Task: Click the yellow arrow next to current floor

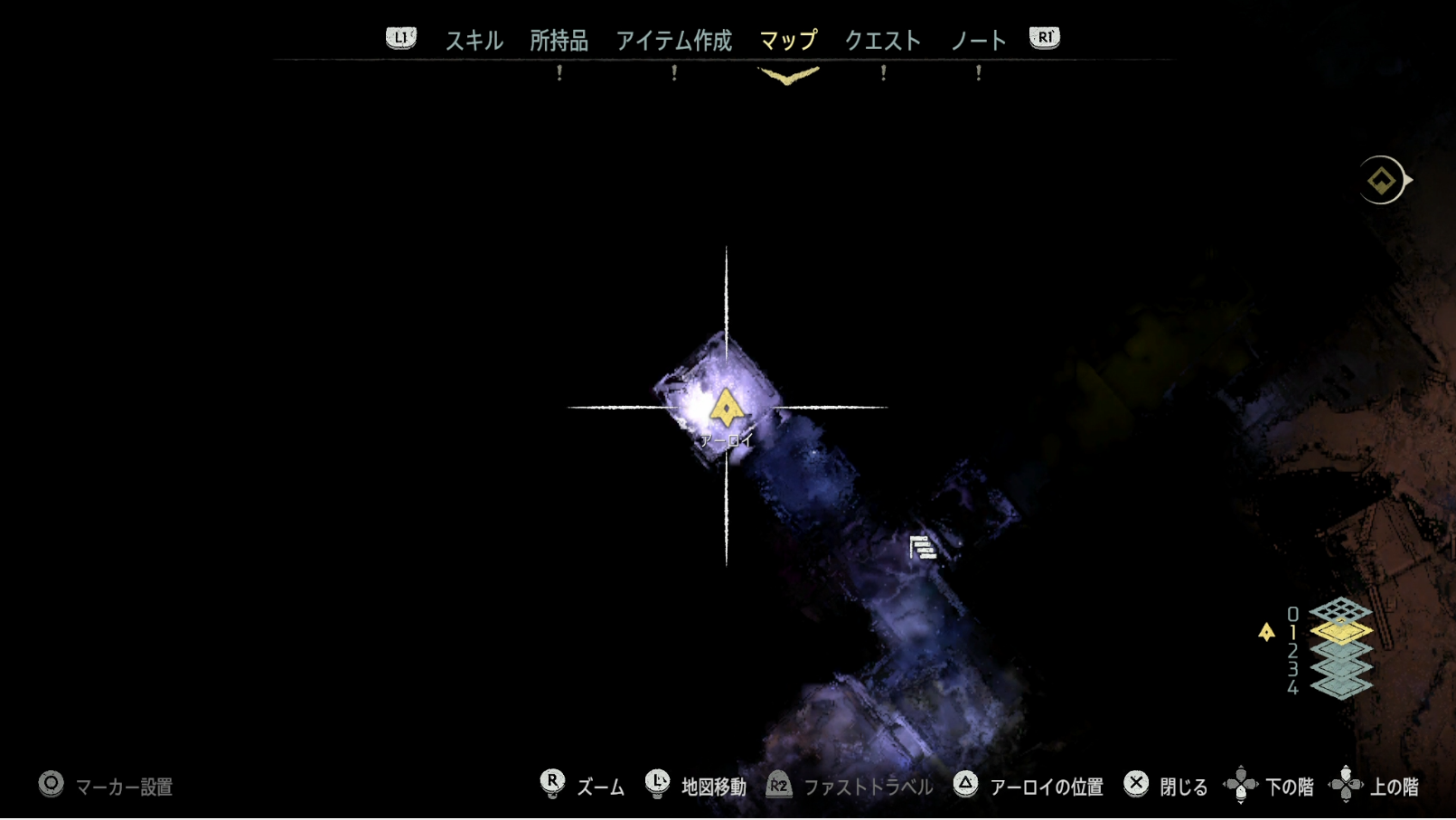Action: pyautogui.click(x=1265, y=631)
